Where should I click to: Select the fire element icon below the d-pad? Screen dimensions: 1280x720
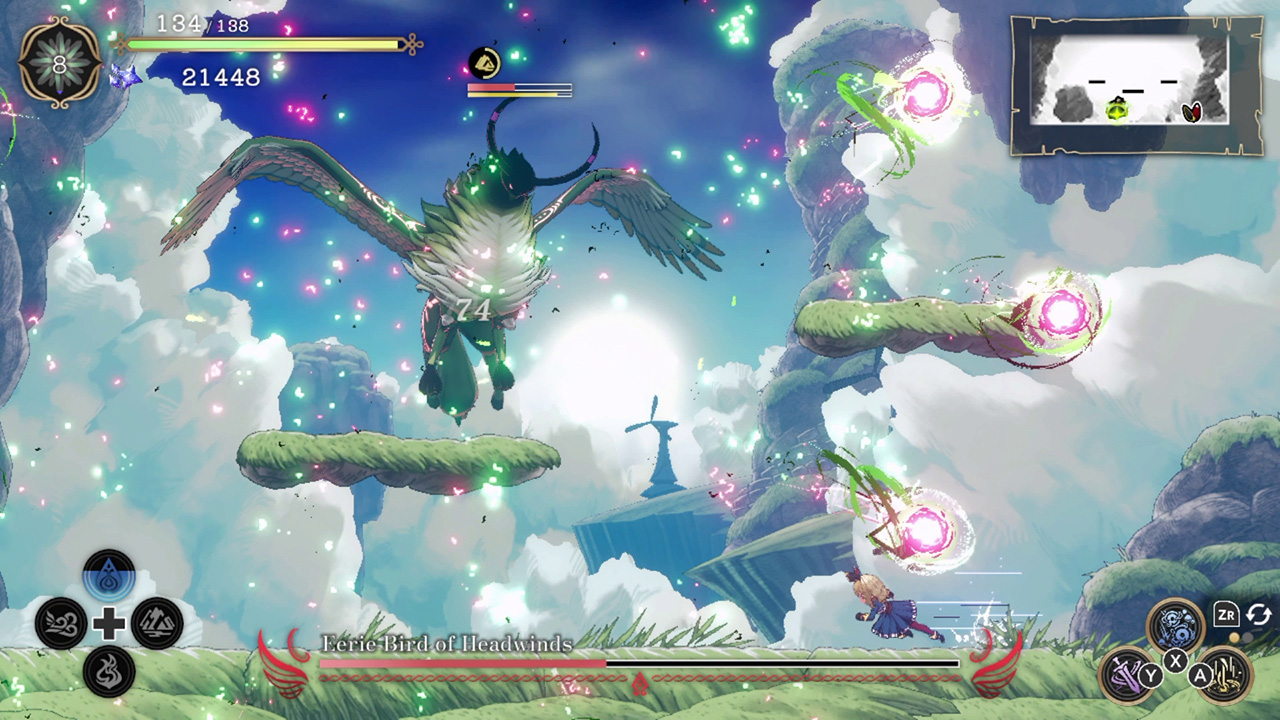coord(108,671)
